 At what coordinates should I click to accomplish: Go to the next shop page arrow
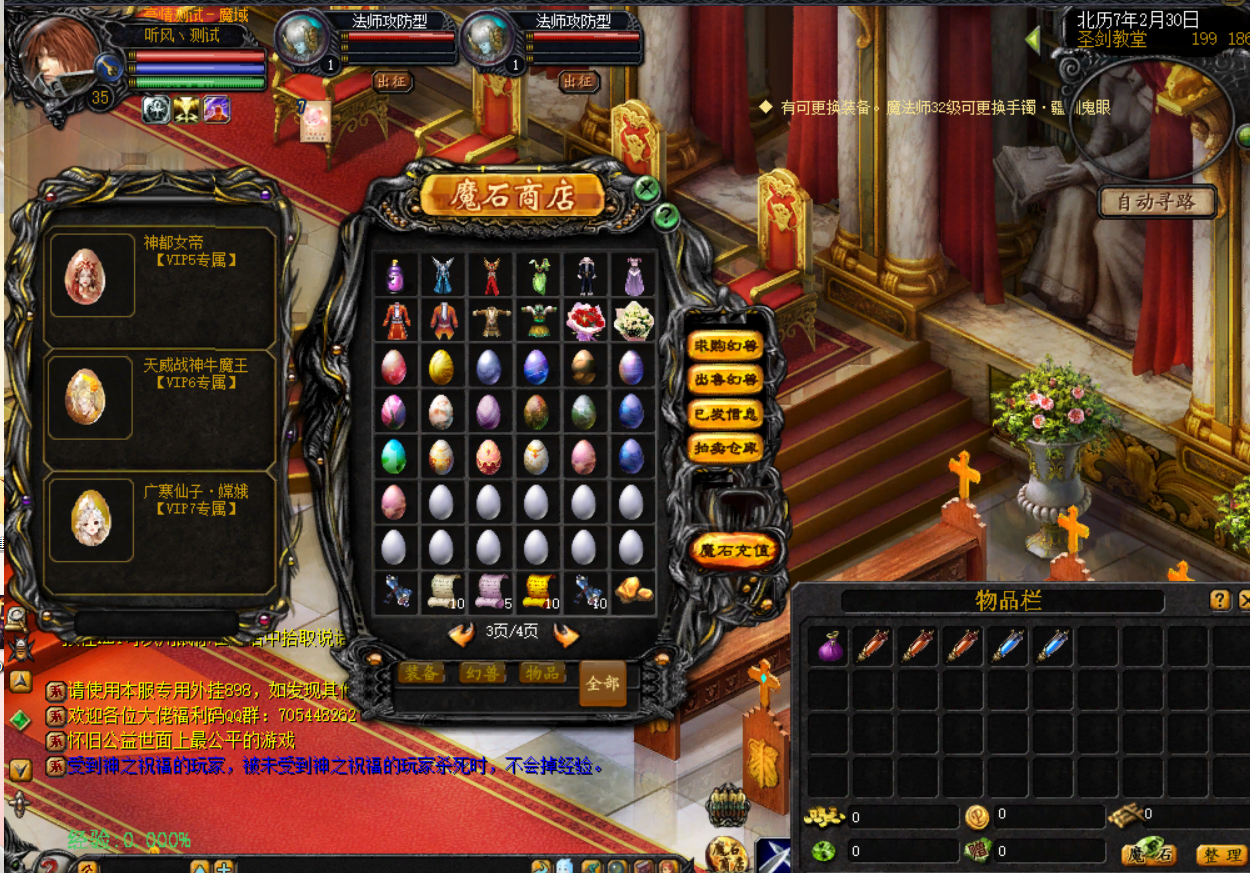[x=566, y=633]
